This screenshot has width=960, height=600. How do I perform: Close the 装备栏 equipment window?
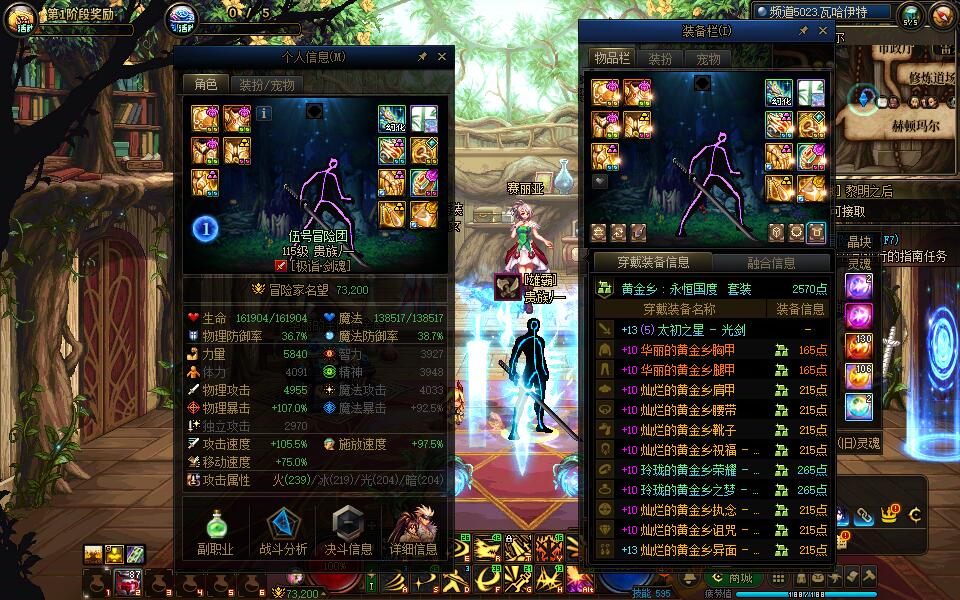[x=823, y=31]
